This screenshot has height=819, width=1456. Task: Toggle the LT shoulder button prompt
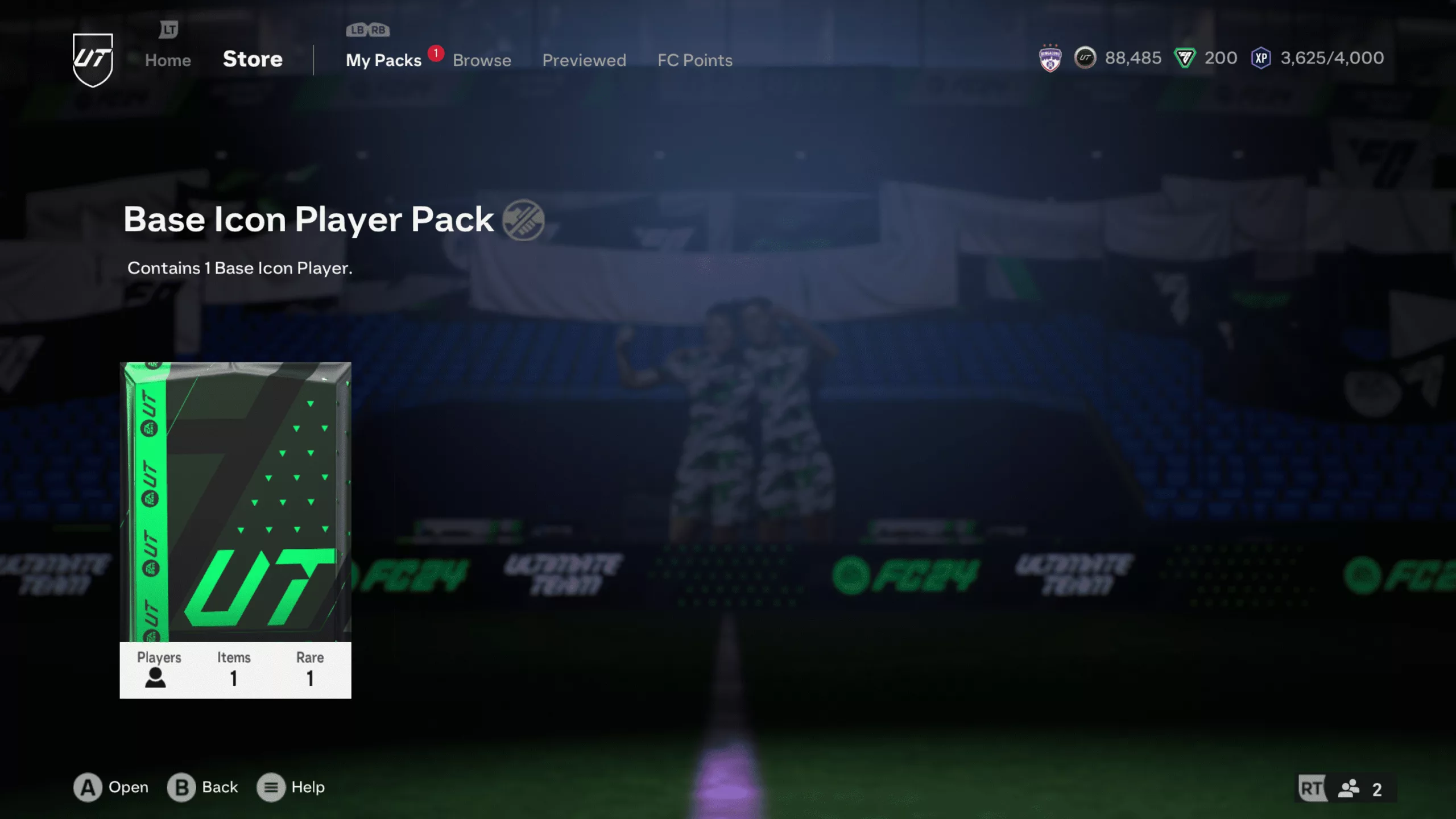click(x=168, y=28)
